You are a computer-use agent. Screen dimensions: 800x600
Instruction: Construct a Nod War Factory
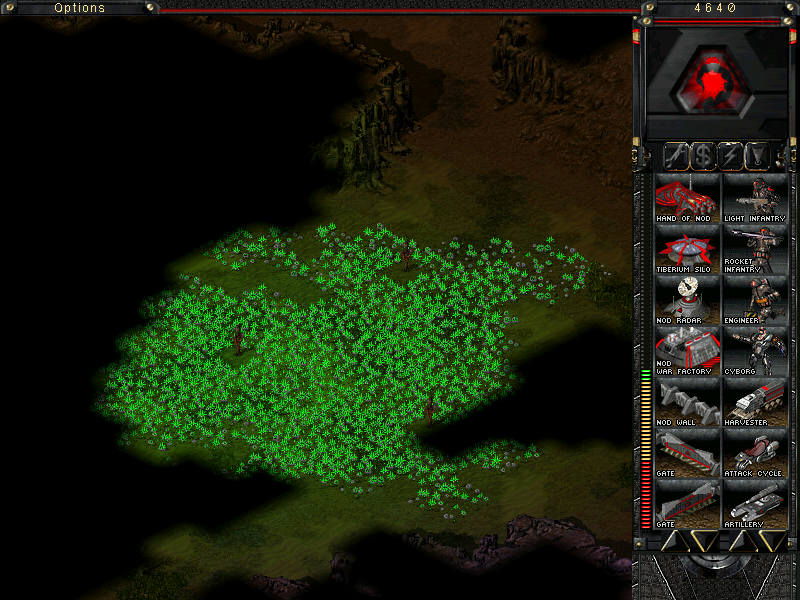(x=687, y=351)
